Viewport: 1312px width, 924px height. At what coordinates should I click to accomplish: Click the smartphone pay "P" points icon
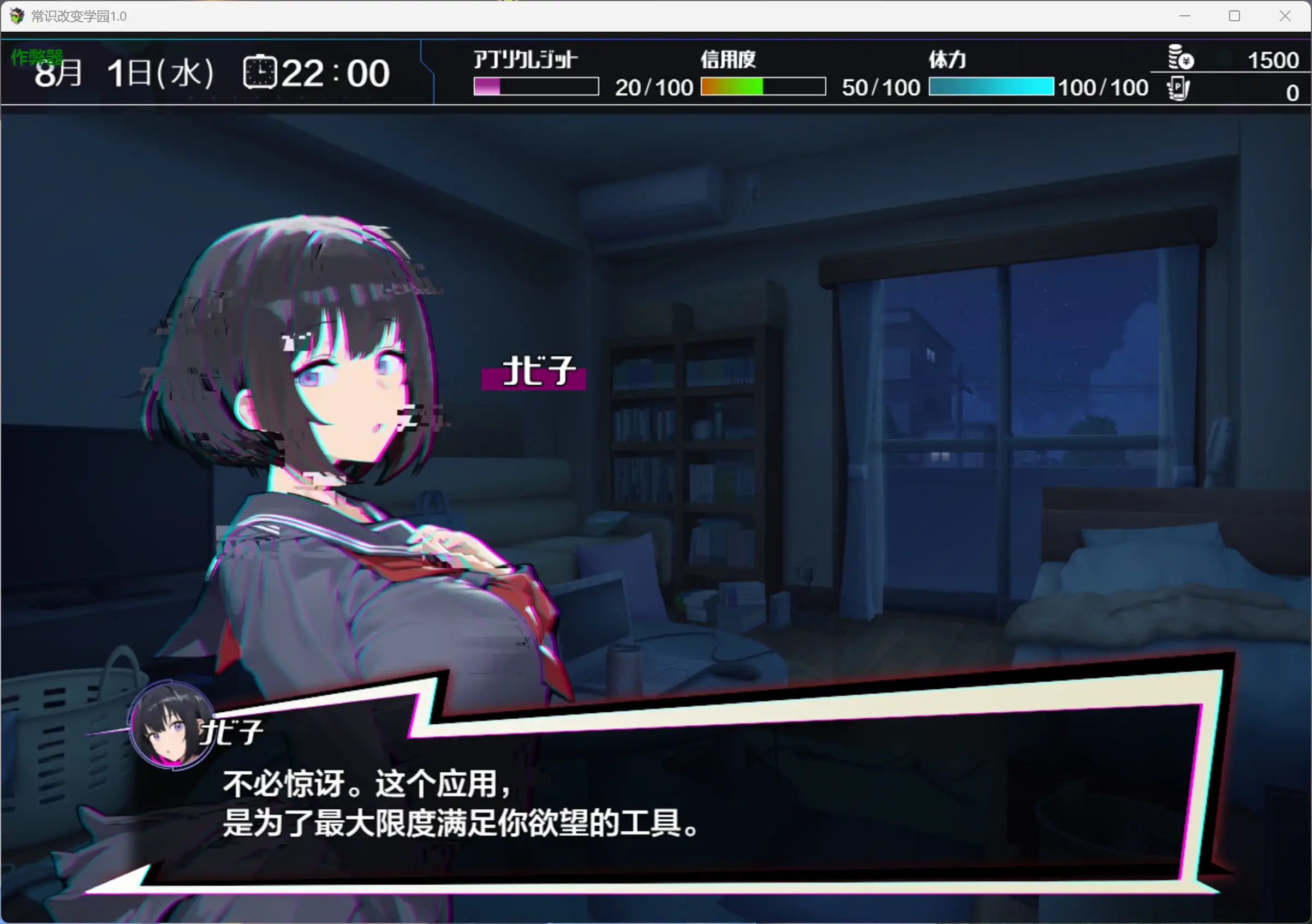[x=1178, y=88]
